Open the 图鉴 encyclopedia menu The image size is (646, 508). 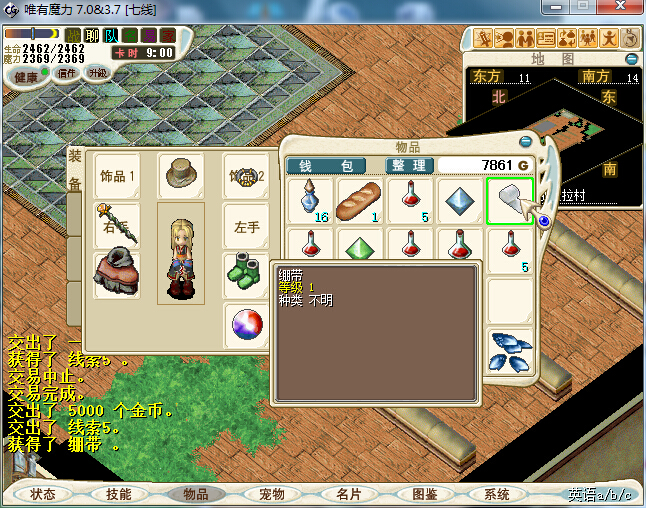point(424,494)
